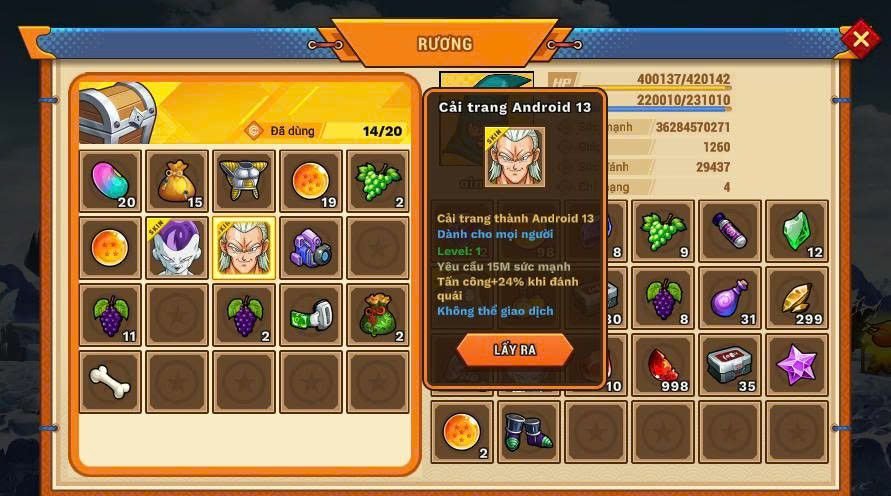Choose the chest dragon ball stack of 19

click(311, 181)
